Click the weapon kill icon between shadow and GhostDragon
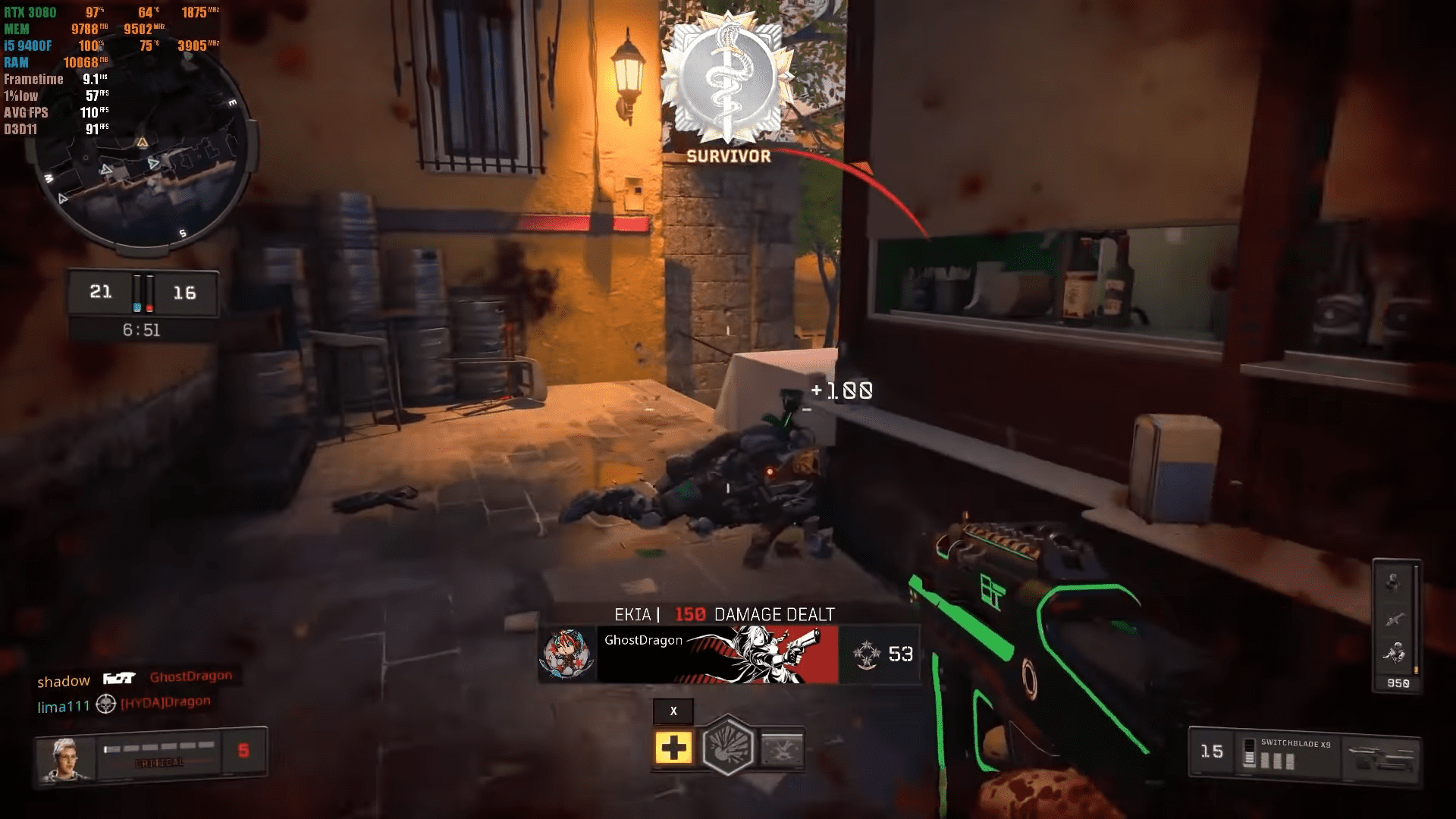 coord(120,678)
